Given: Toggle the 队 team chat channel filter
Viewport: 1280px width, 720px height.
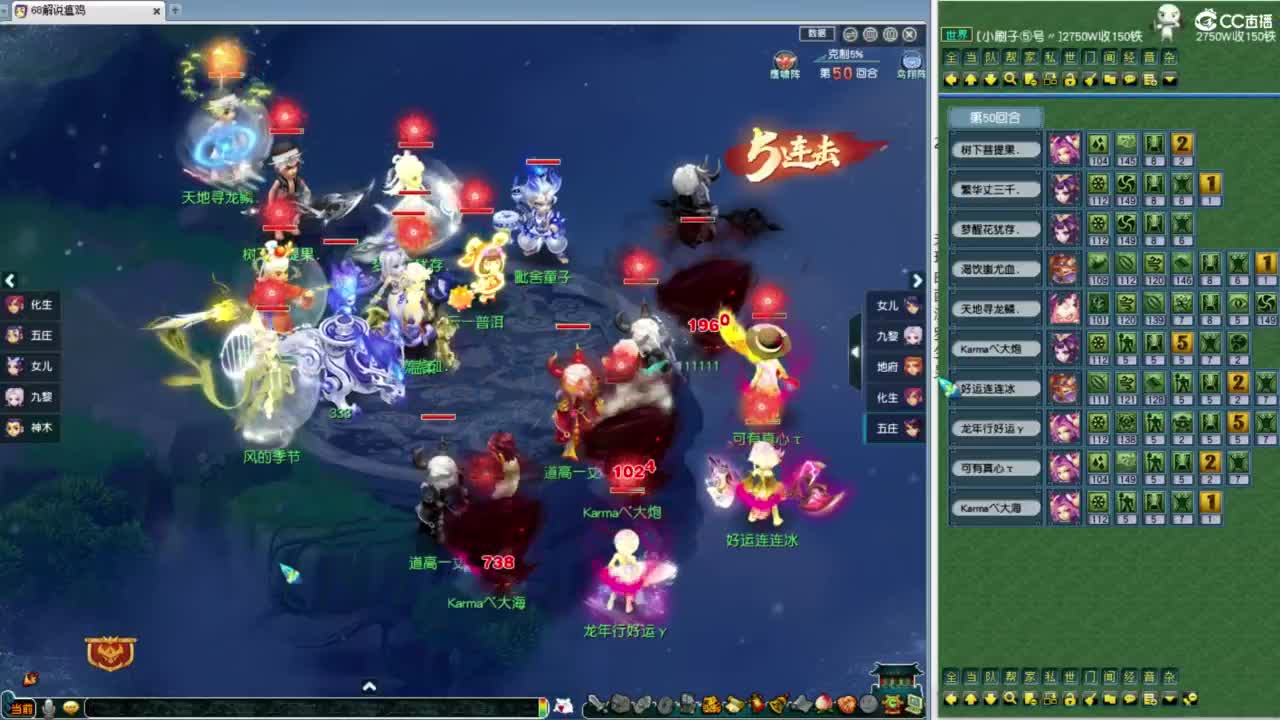Looking at the screenshot, I should tap(989, 57).
